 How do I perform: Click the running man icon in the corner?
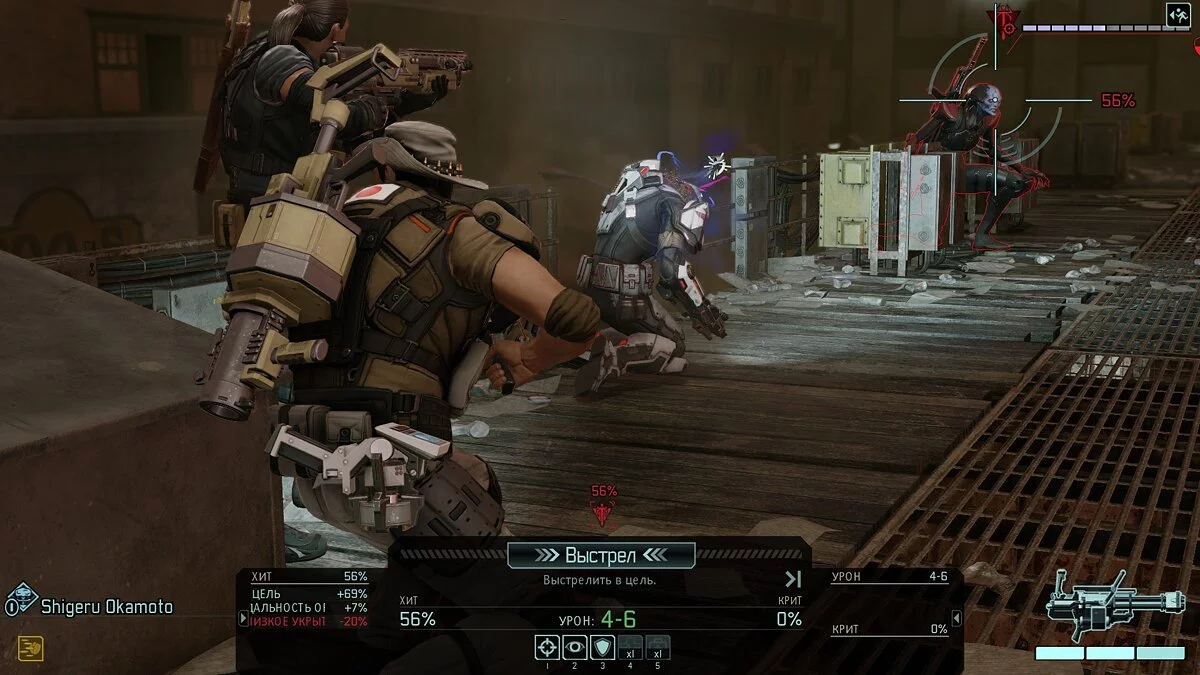tap(1177, 14)
